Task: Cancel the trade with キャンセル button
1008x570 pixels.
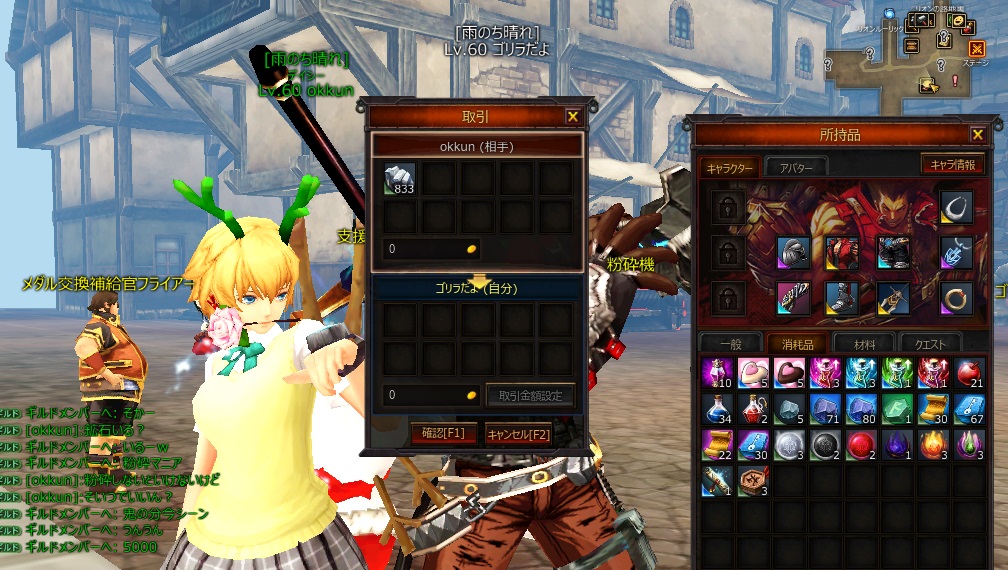Action: [x=518, y=433]
